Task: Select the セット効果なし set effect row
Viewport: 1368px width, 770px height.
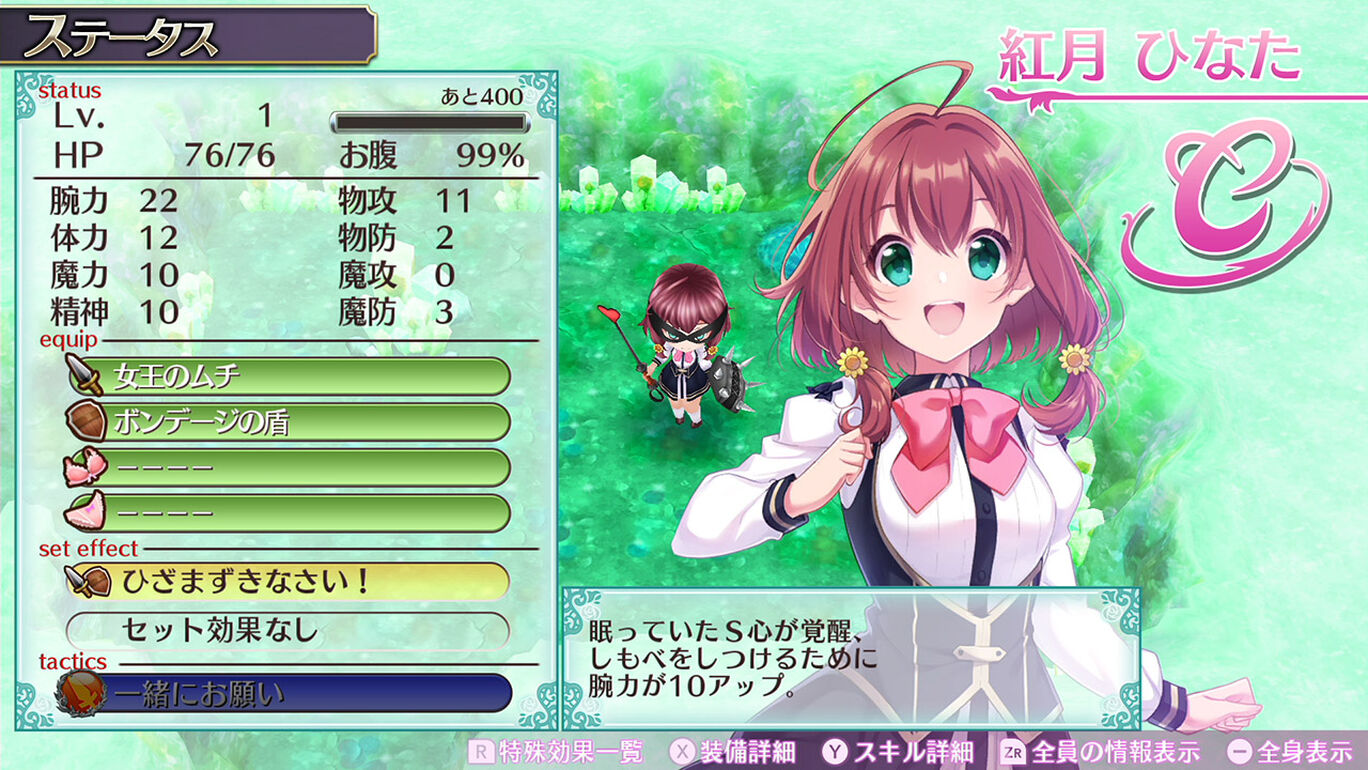Action: pos(288,630)
